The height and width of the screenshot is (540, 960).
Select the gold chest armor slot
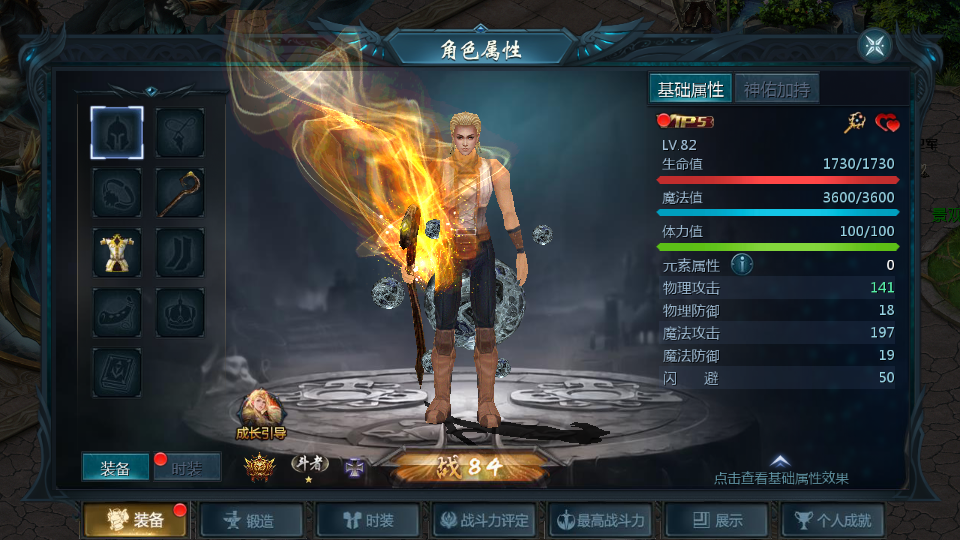[x=117, y=252]
